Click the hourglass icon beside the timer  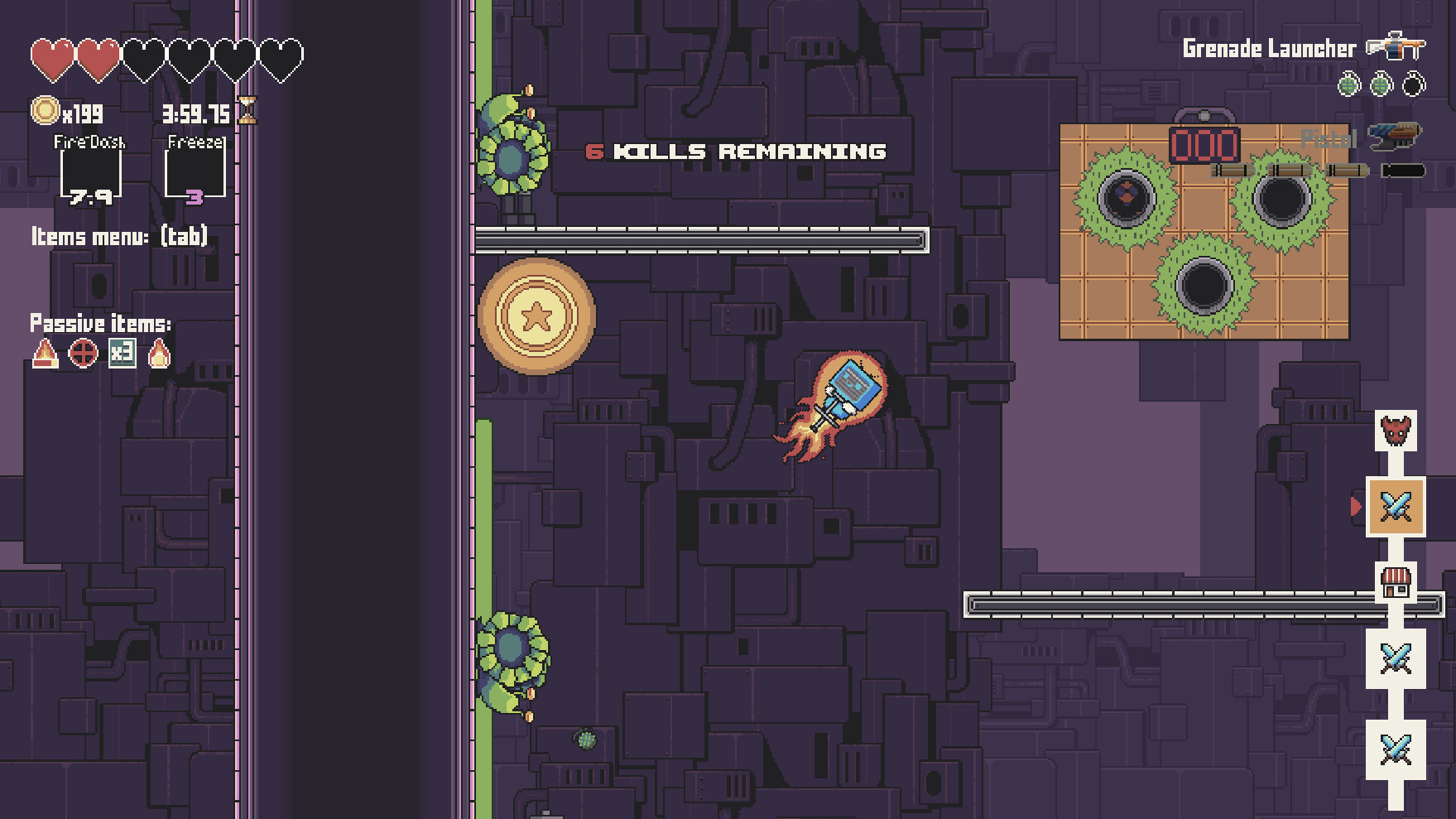point(247,111)
